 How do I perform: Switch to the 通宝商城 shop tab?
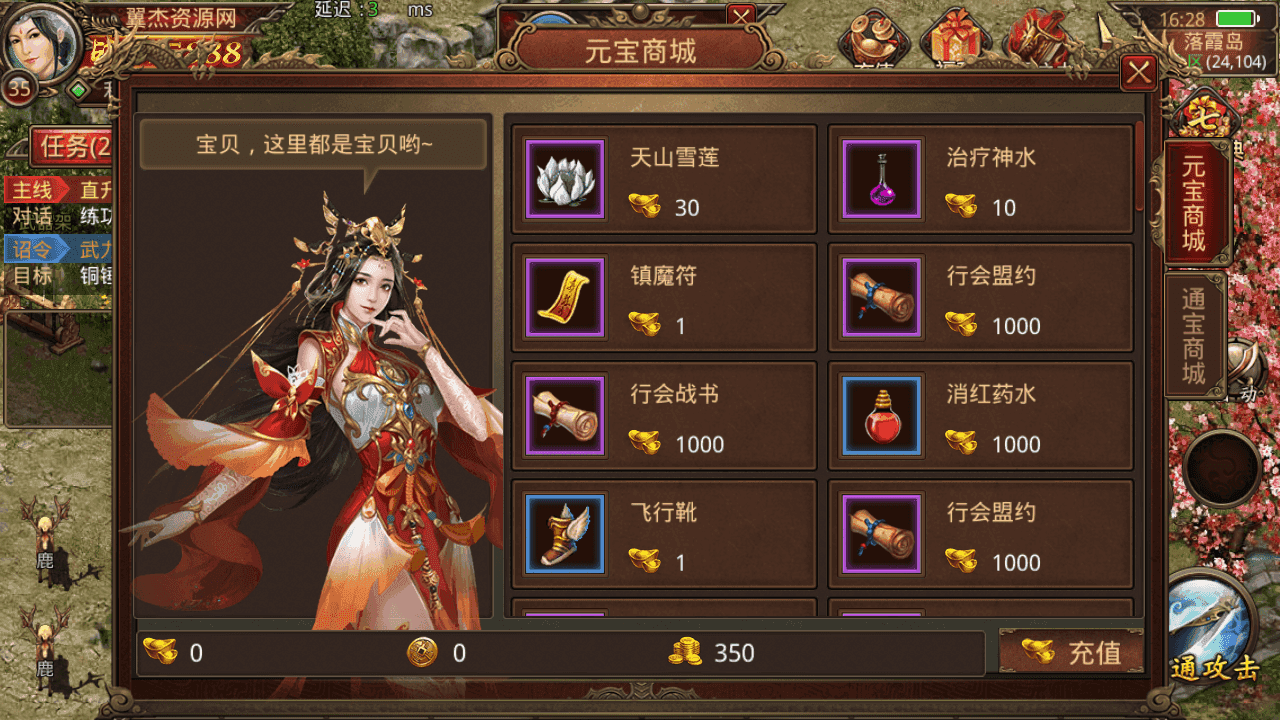[1196, 337]
